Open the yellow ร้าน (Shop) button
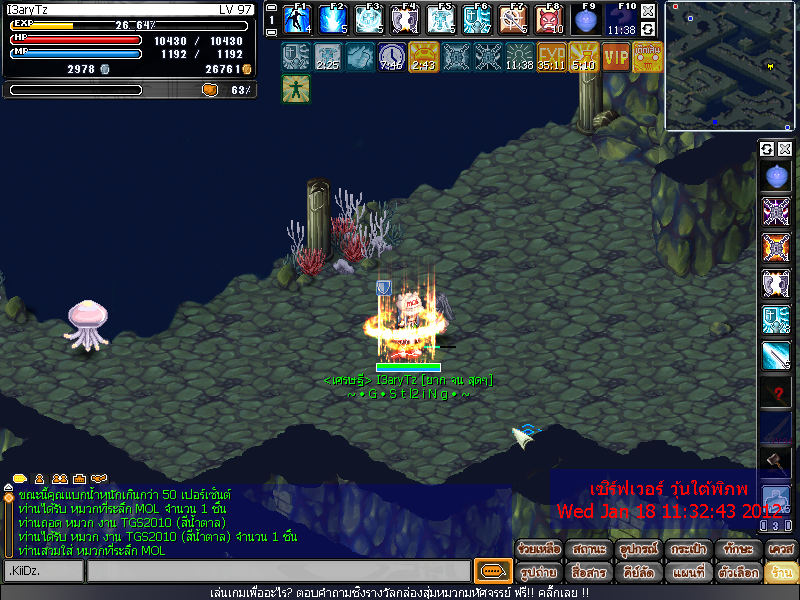Viewport: 800px width, 600px height. click(x=781, y=572)
